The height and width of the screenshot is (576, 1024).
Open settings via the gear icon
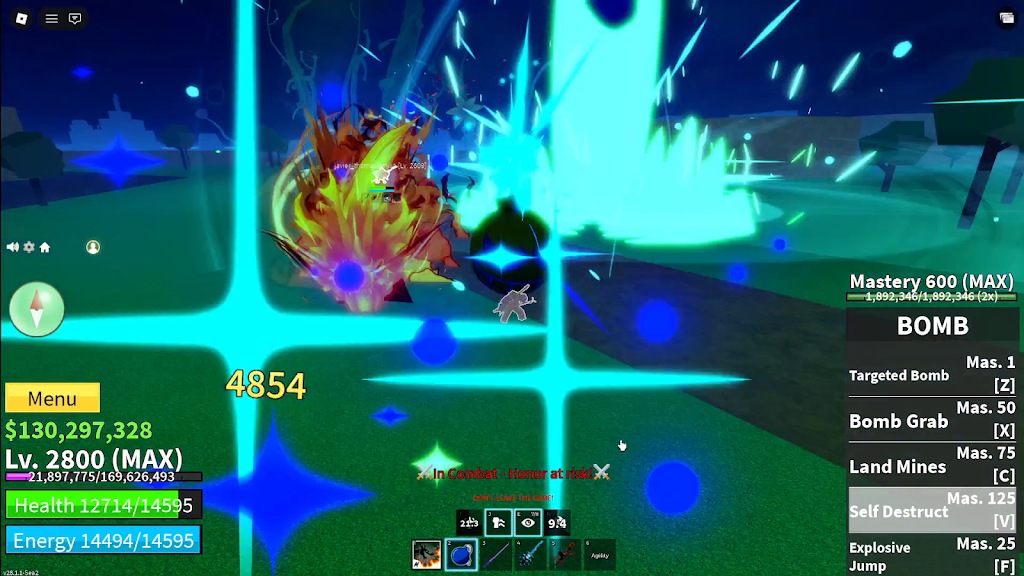coord(29,247)
